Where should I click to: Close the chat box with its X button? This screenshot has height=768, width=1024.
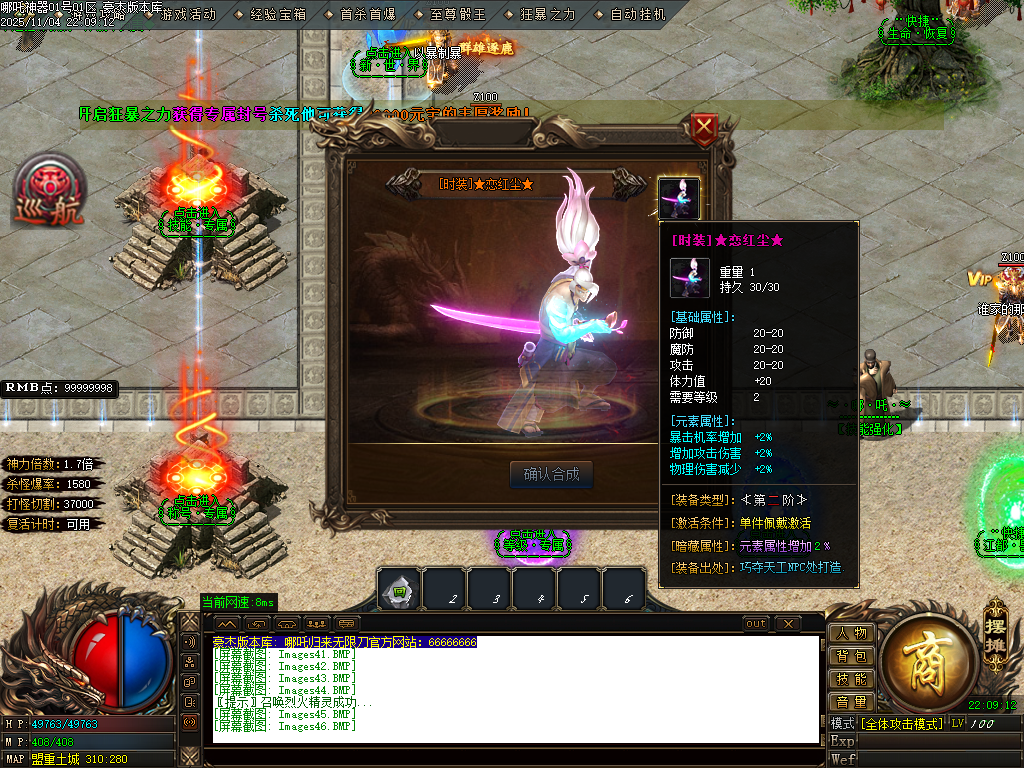click(788, 624)
